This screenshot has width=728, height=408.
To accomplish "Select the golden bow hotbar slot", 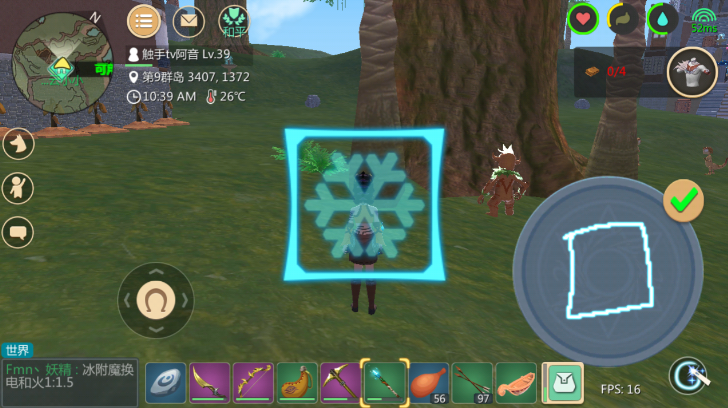I will (253, 383).
